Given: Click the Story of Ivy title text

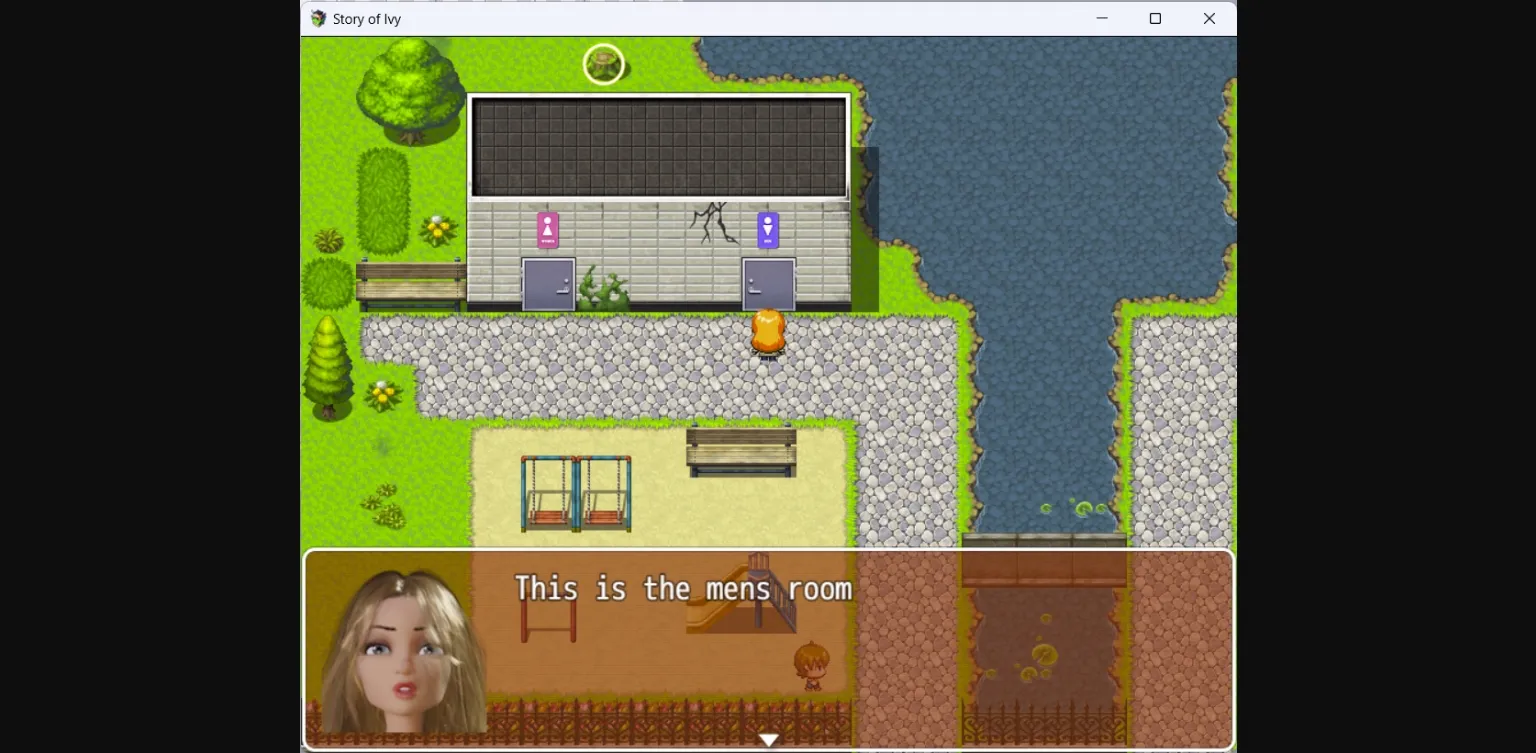Looking at the screenshot, I should pos(368,18).
